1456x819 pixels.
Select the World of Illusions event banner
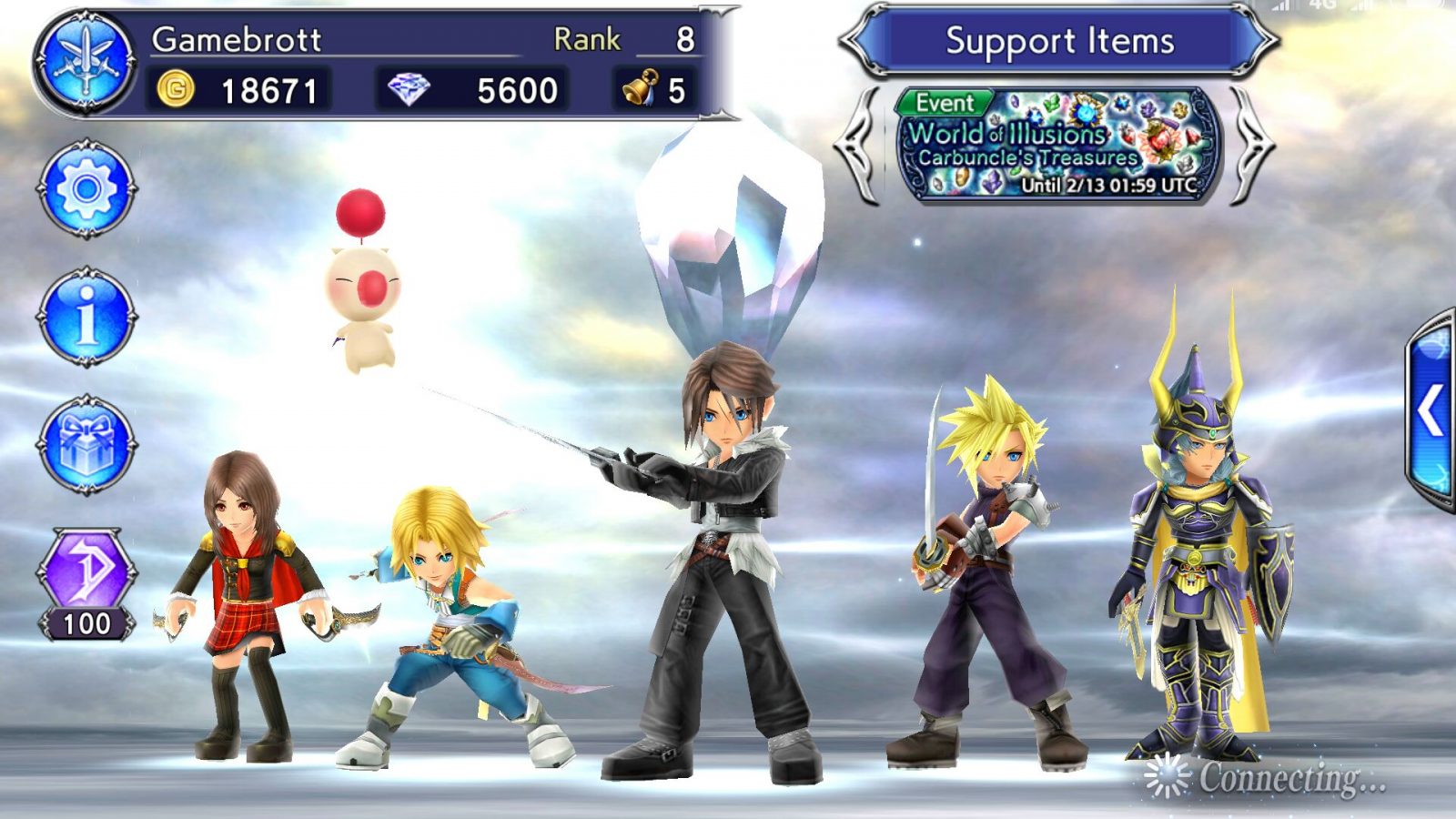1058,145
